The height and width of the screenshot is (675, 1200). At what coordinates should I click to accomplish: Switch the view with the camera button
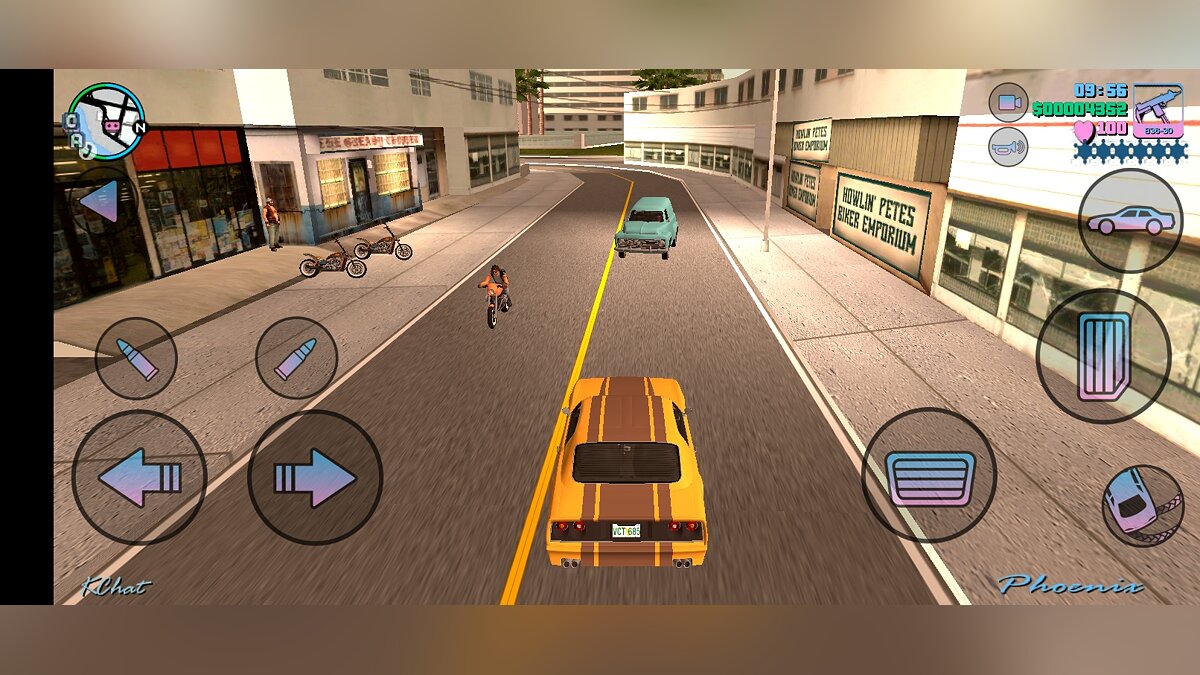pos(1008,102)
